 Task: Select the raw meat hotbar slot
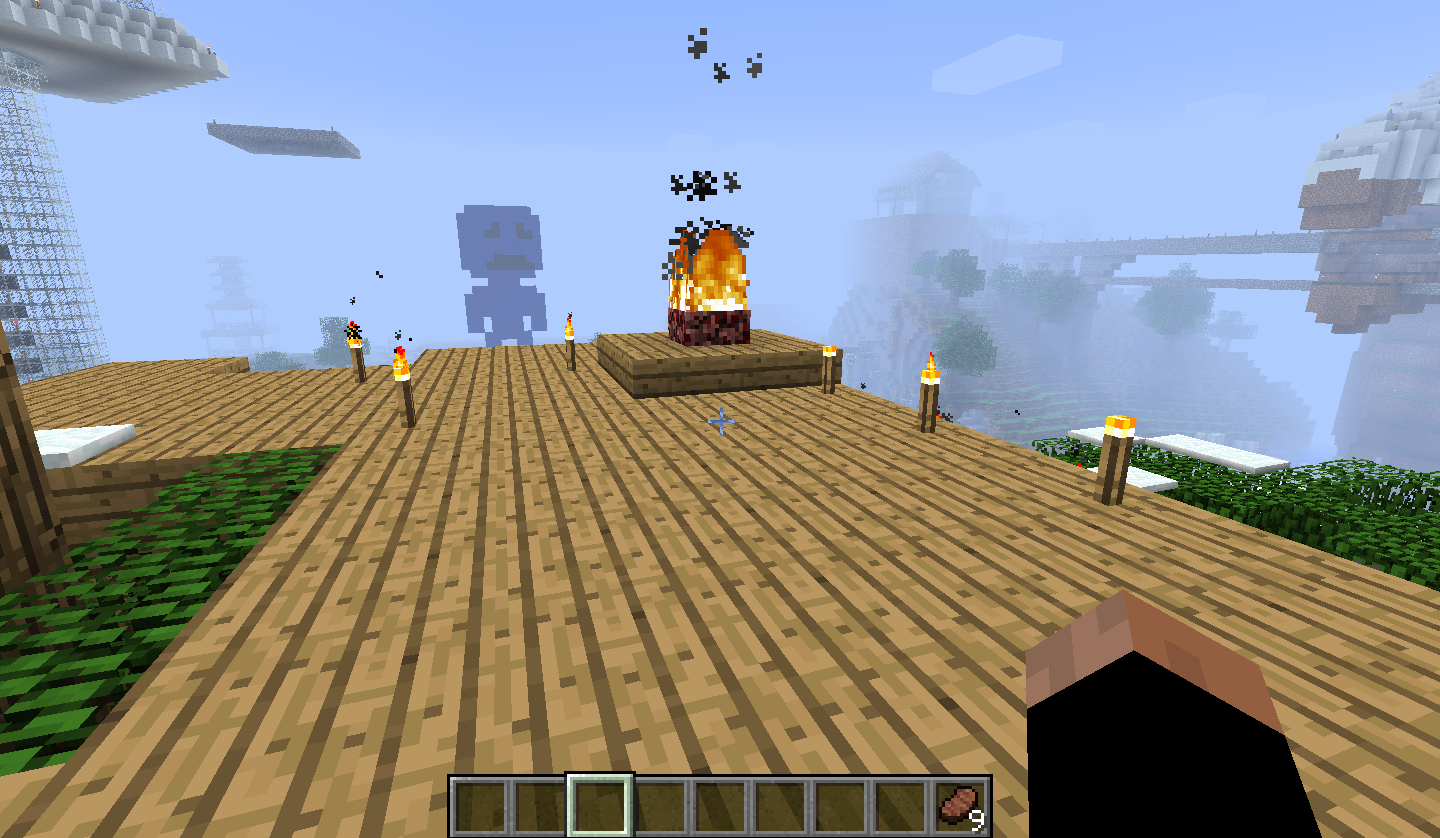pyautogui.click(x=961, y=807)
